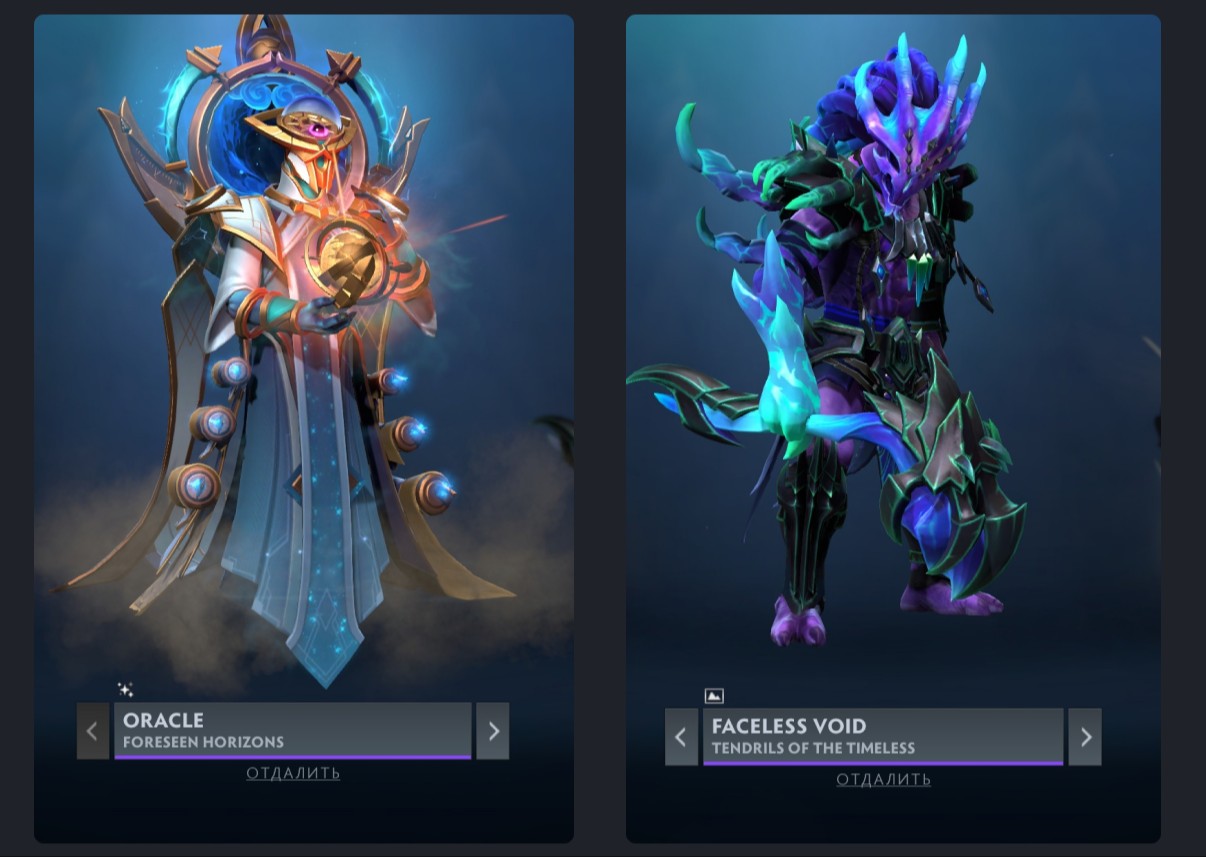Screen dimensions: 1206x857
Task: Select the Faceless Void Tendrils of the Timeless bar
Action: coord(882,737)
